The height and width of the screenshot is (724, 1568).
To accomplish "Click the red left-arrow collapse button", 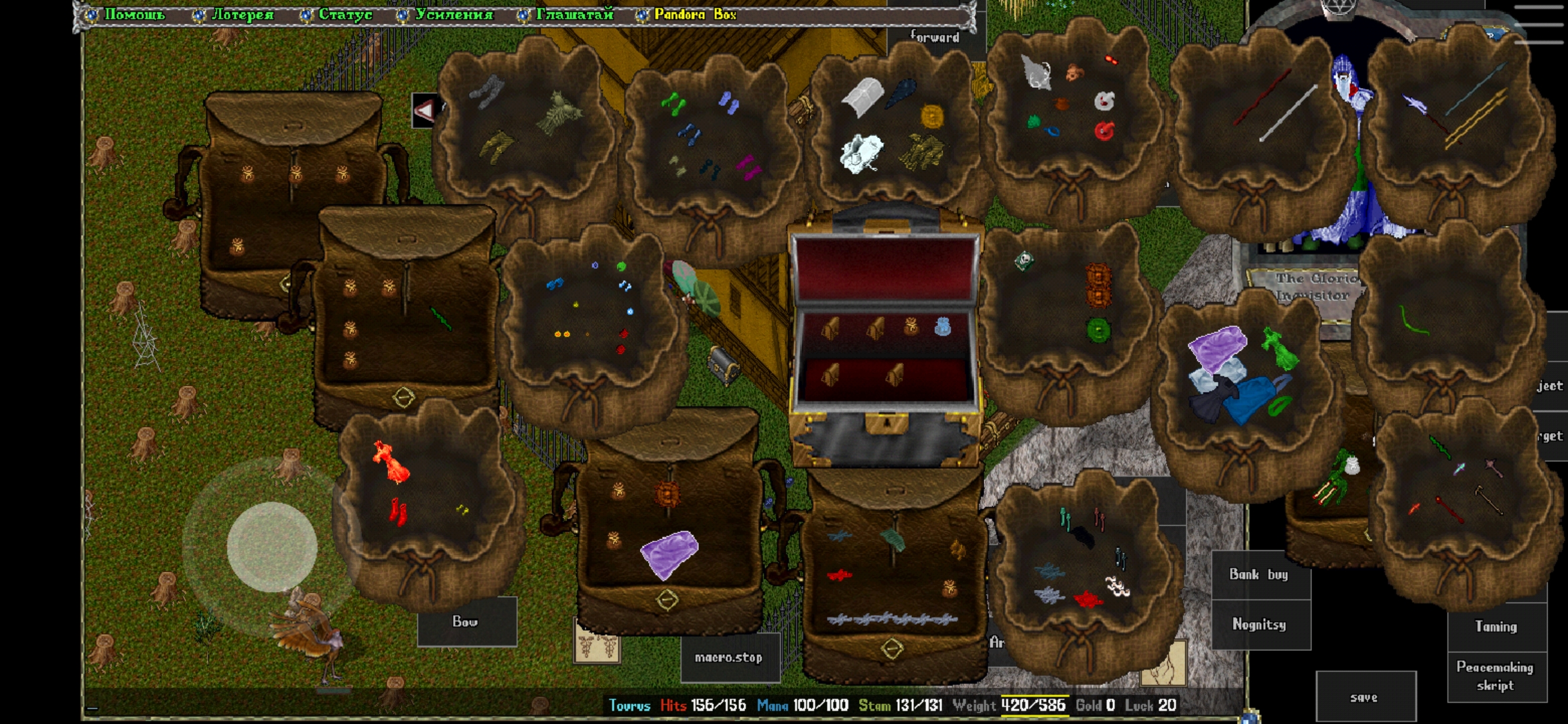I will [x=425, y=110].
